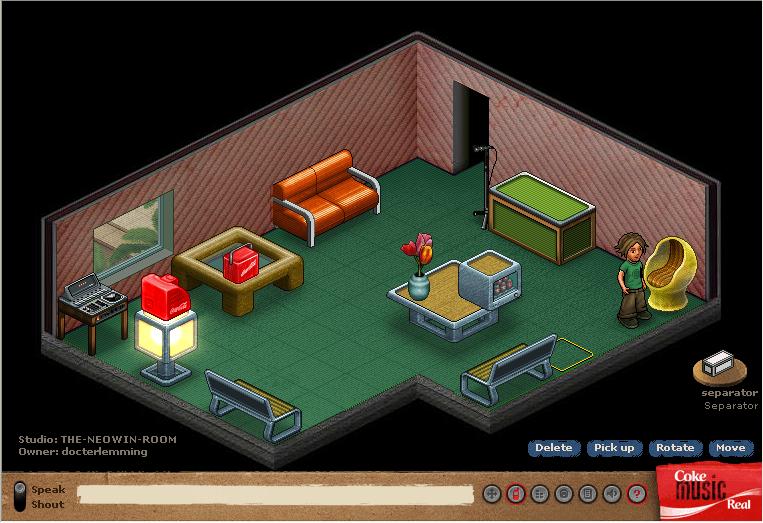
Task: Focus the chat text input bar
Action: (x=275, y=494)
